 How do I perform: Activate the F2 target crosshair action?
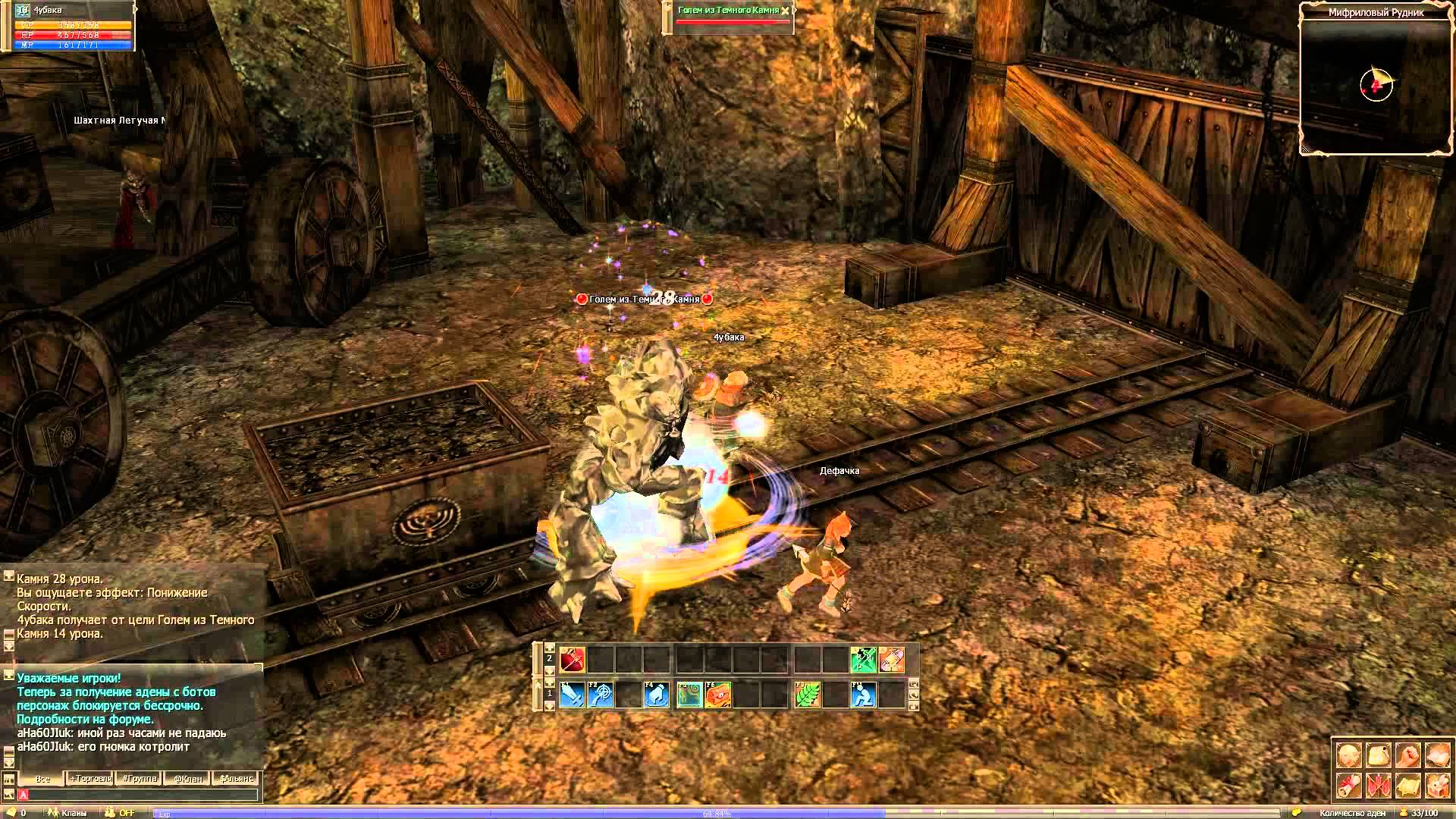[x=600, y=695]
